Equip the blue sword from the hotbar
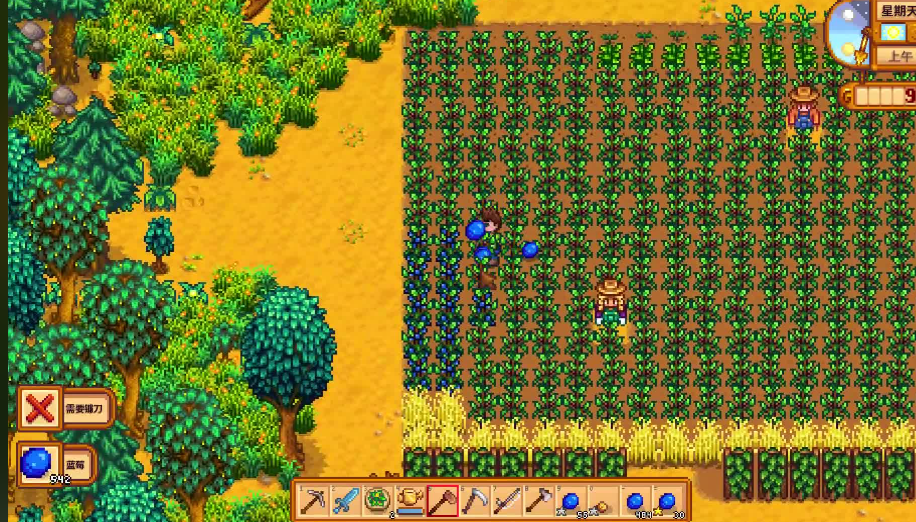 pos(346,499)
